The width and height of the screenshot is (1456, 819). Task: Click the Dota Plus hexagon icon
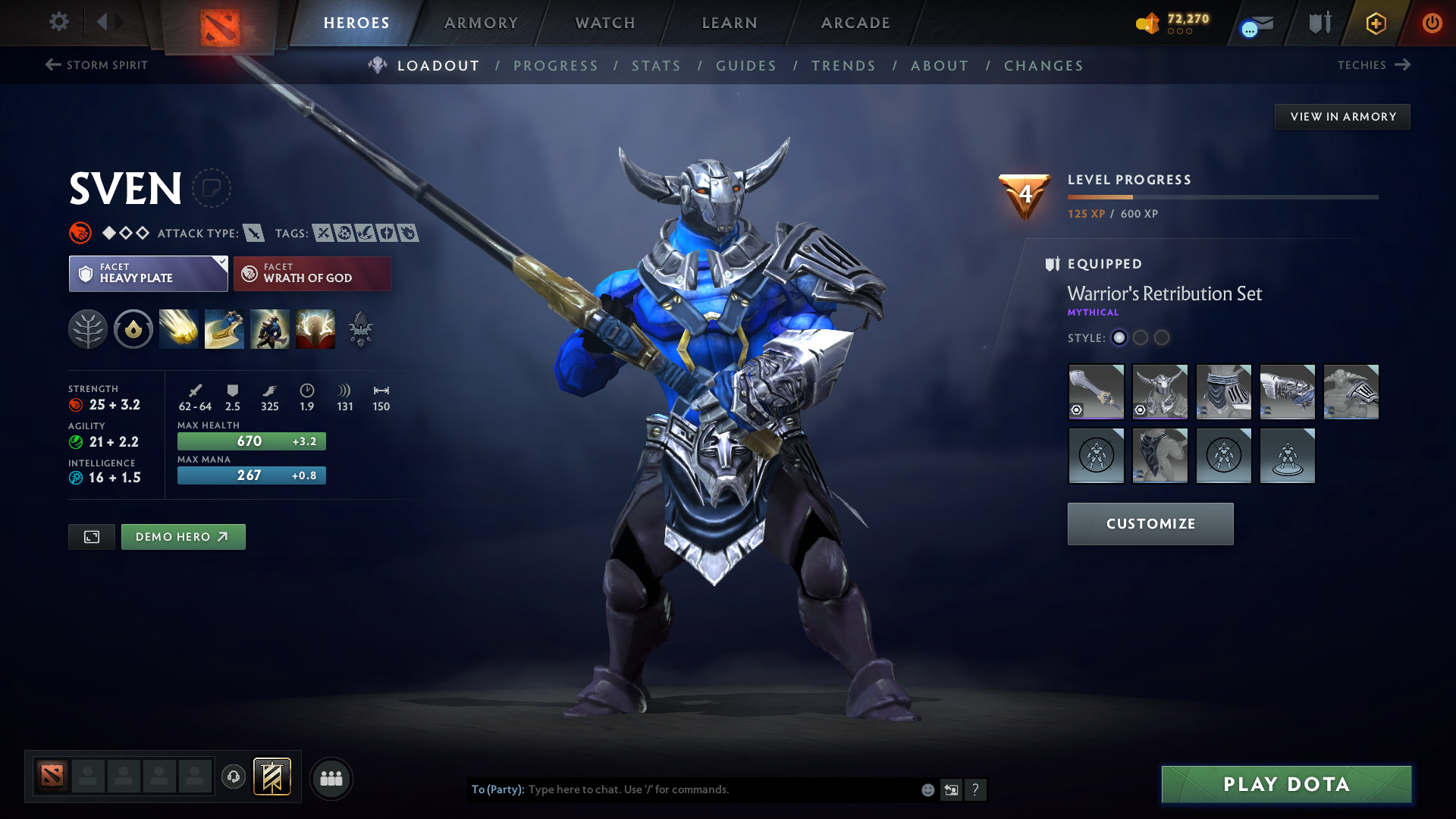click(x=1375, y=23)
